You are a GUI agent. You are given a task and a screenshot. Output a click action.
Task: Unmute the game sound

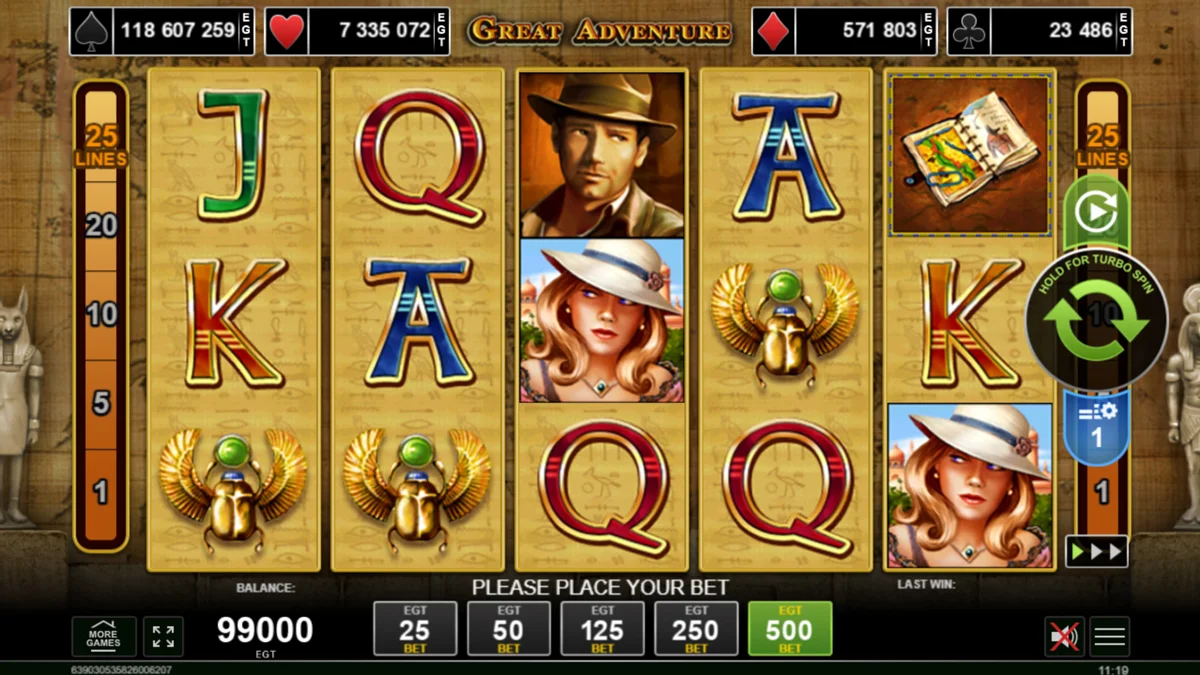(1063, 636)
